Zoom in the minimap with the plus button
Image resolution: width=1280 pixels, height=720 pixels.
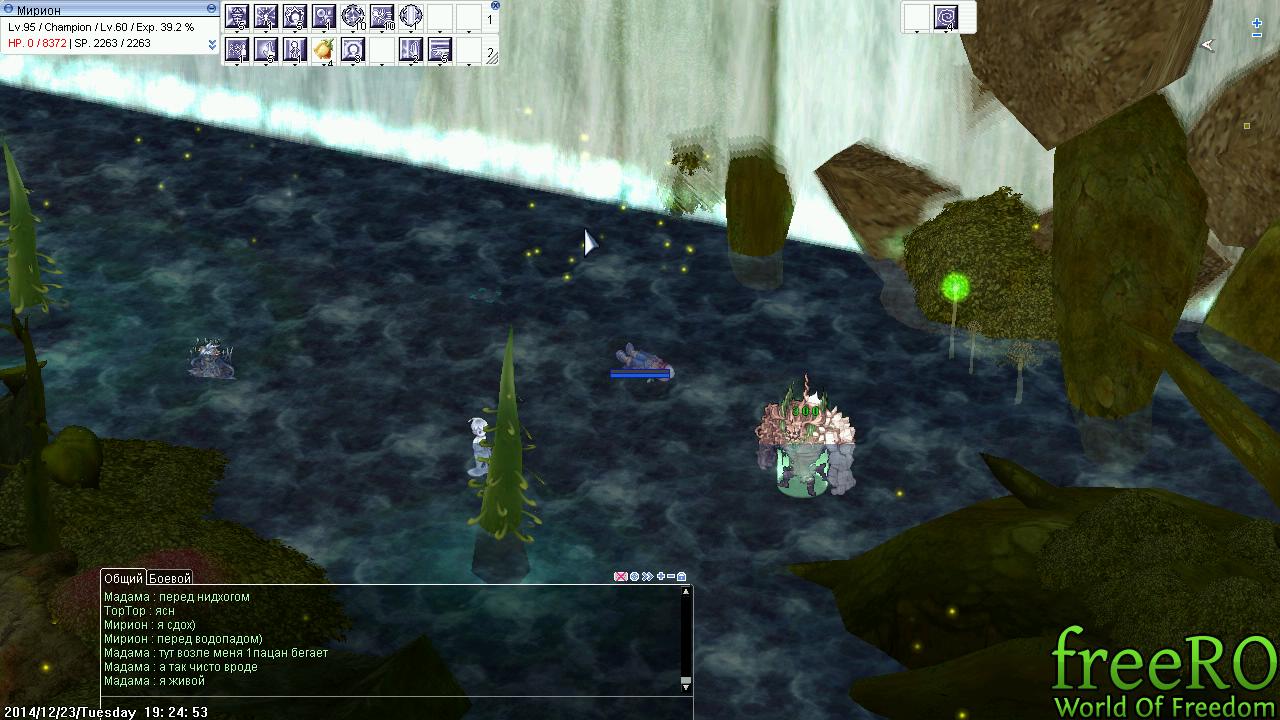point(1257,23)
